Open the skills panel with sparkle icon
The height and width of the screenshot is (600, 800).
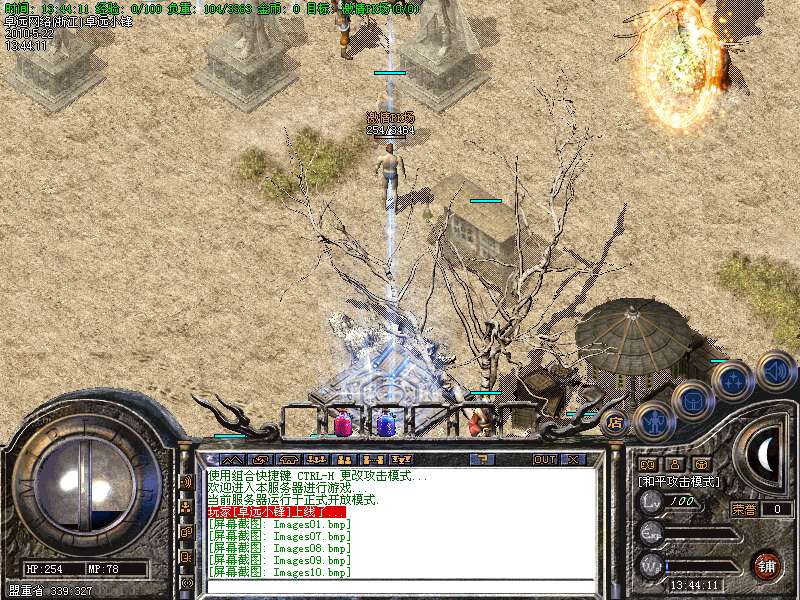click(733, 381)
